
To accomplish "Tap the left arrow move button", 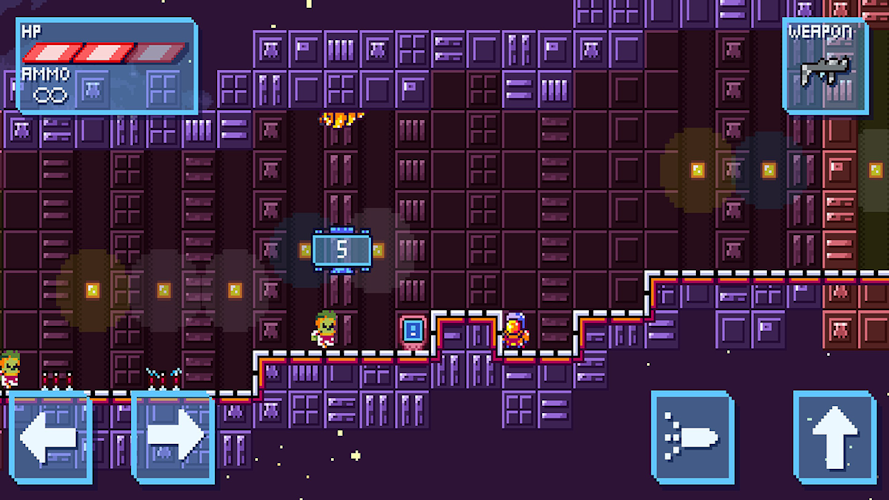I will click(50, 438).
